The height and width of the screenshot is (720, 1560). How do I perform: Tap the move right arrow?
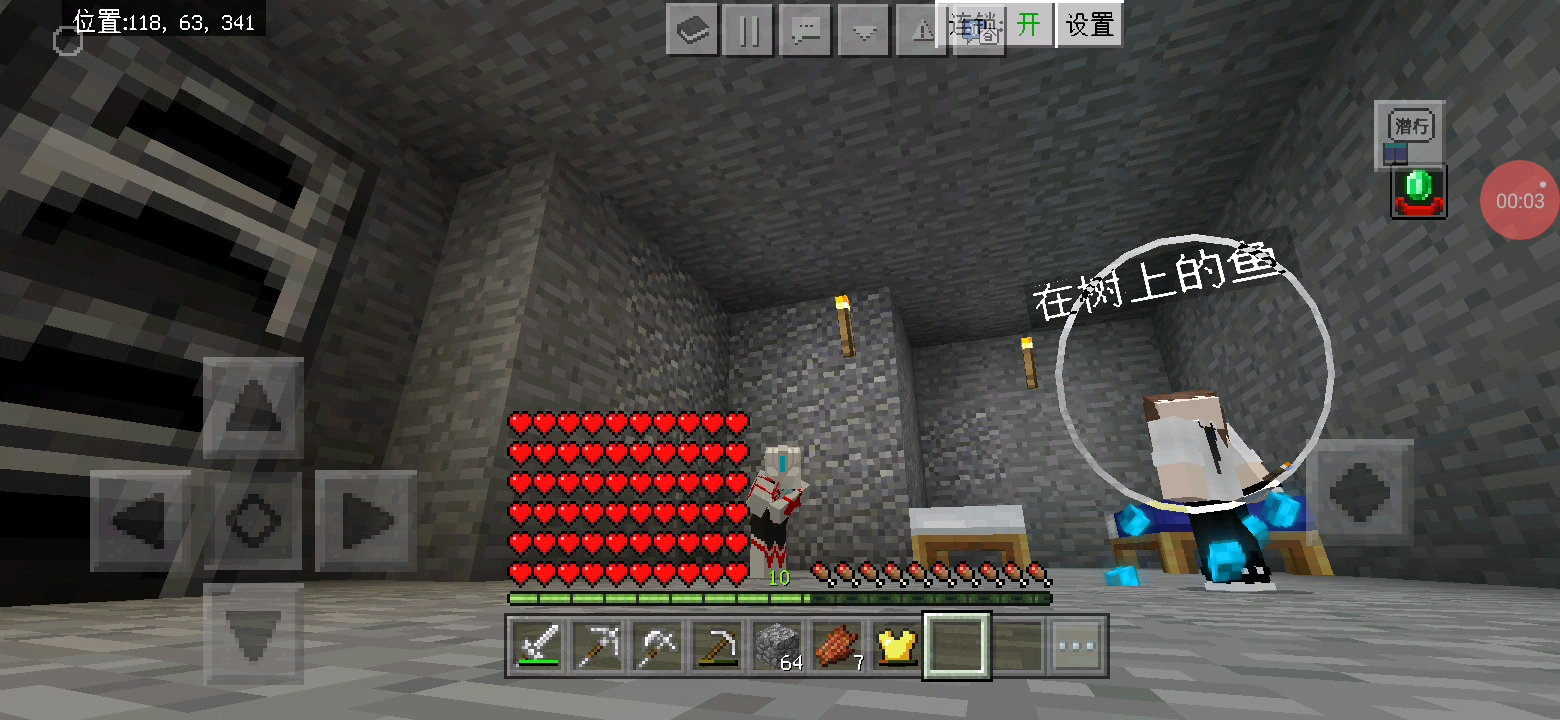[x=365, y=520]
